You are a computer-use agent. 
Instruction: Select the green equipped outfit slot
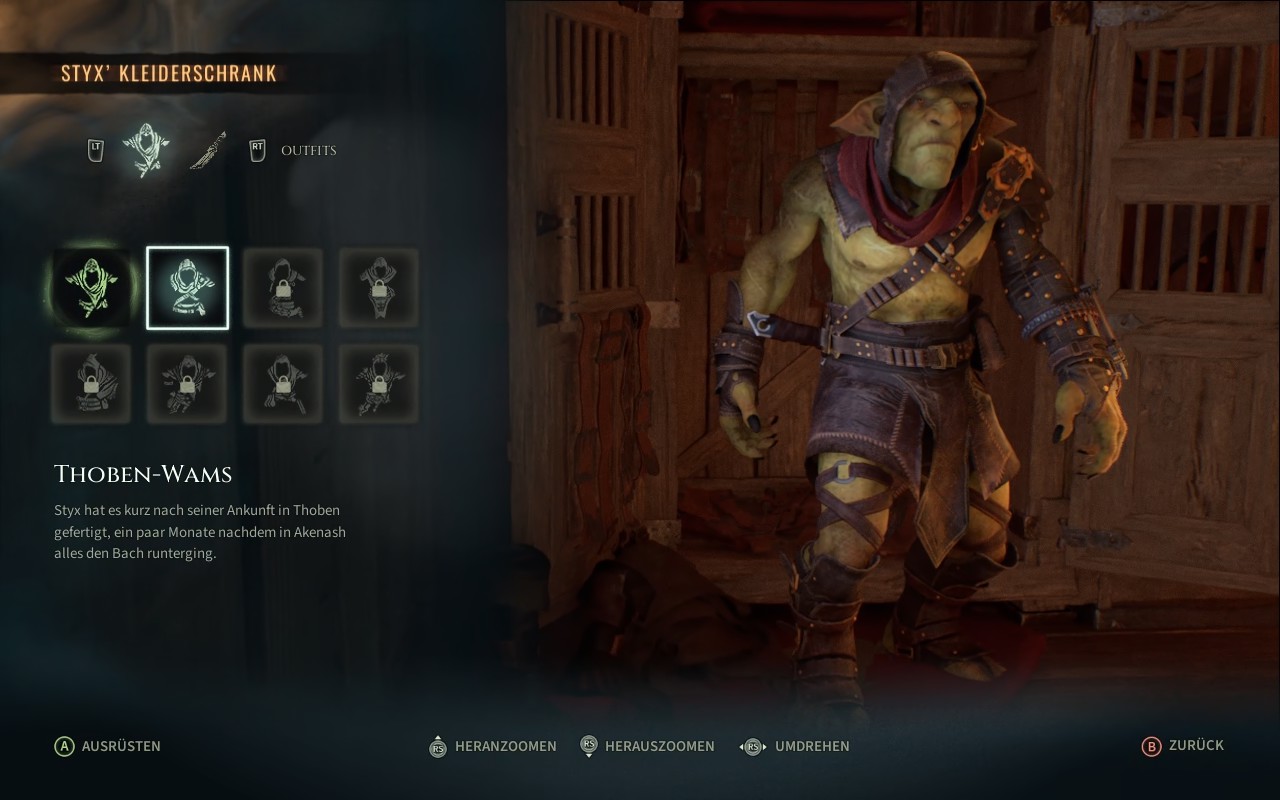pos(92,288)
